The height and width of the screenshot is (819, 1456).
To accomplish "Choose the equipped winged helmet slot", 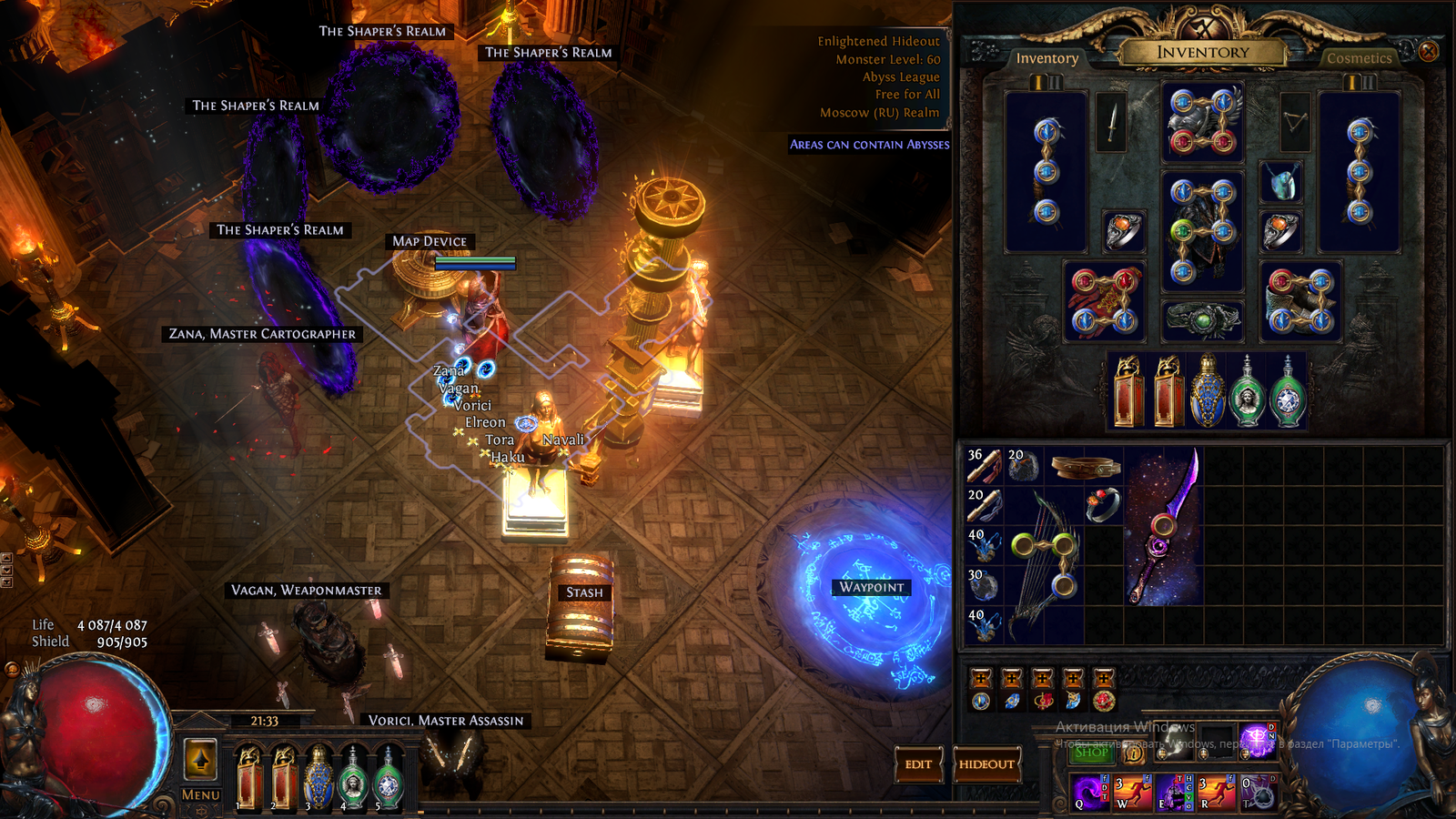I will [1202, 122].
